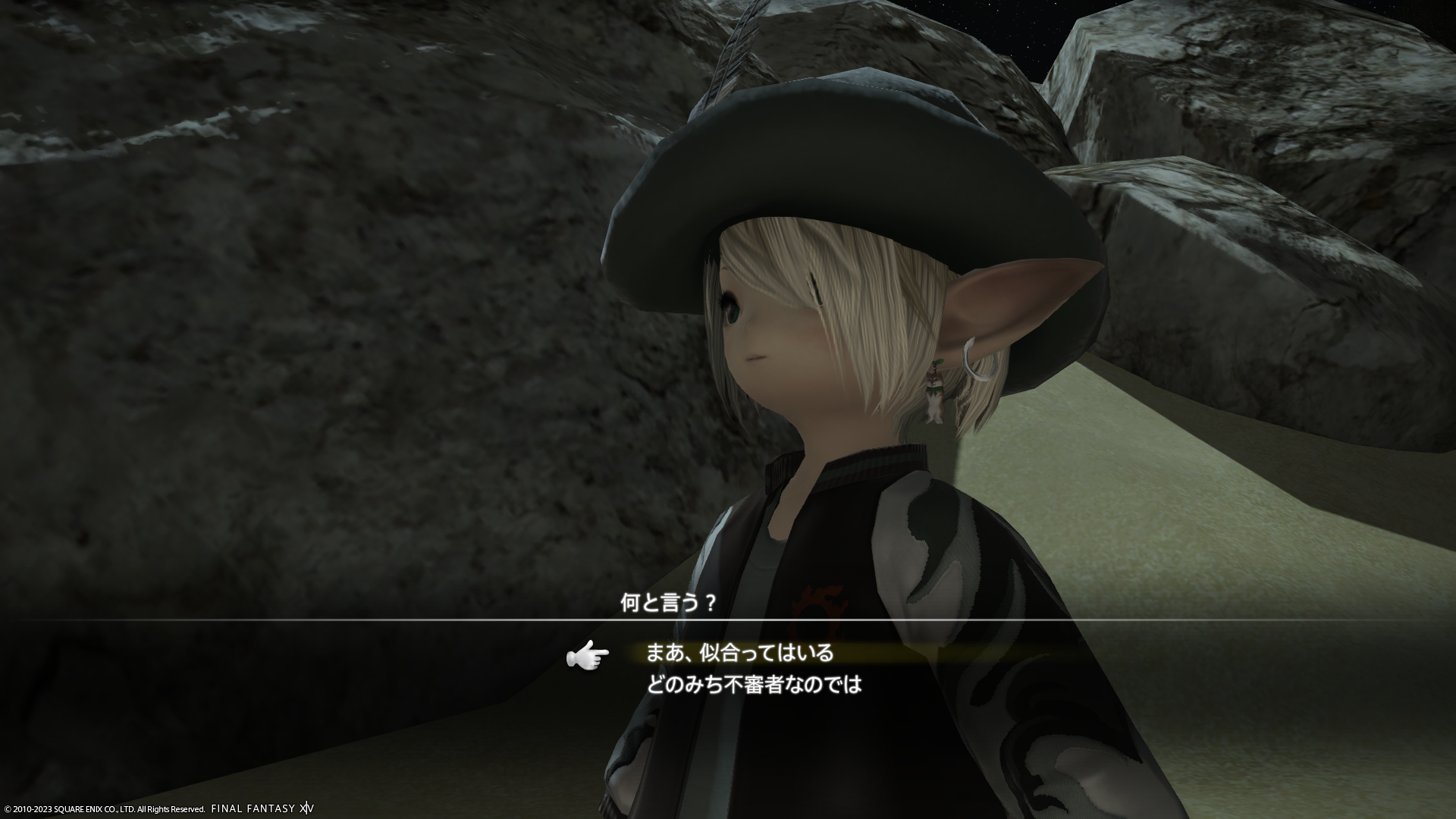
Task: Select the option どのみち不審者なのでは
Action: click(754, 686)
